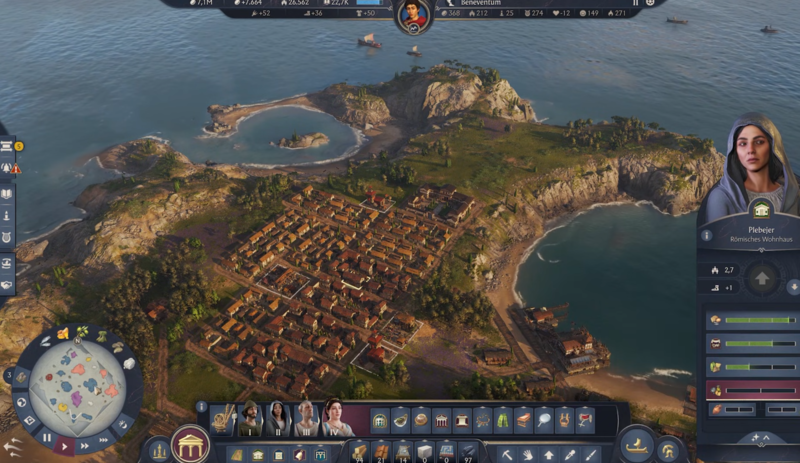
Task: Activate the hand move-building tool
Action: pyautogui.click(x=528, y=455)
